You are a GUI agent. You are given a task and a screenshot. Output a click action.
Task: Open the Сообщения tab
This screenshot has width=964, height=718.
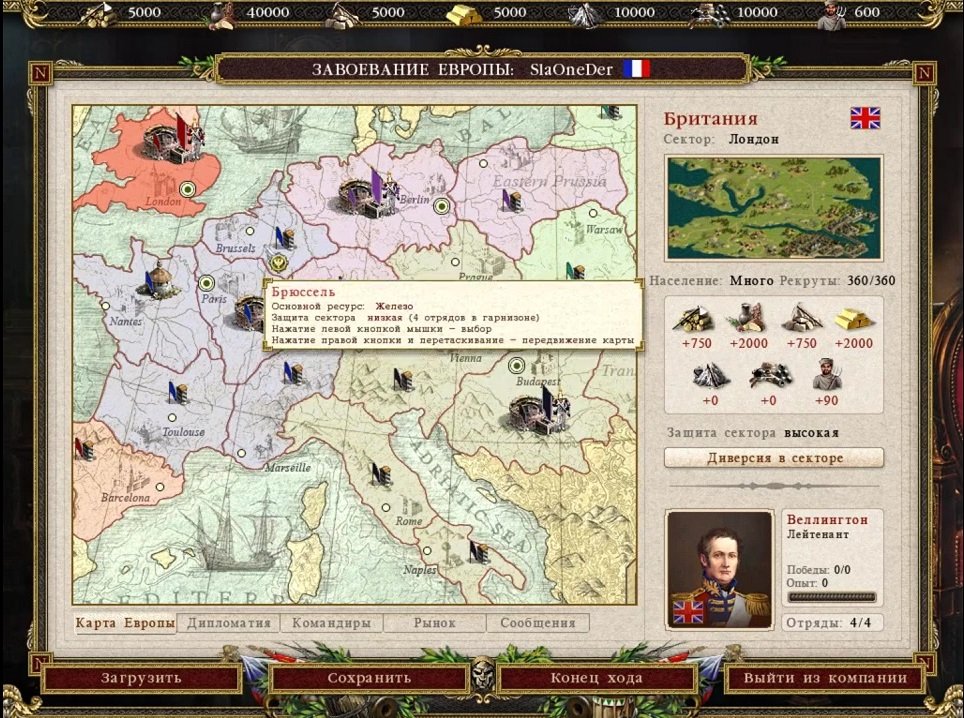pyautogui.click(x=538, y=623)
